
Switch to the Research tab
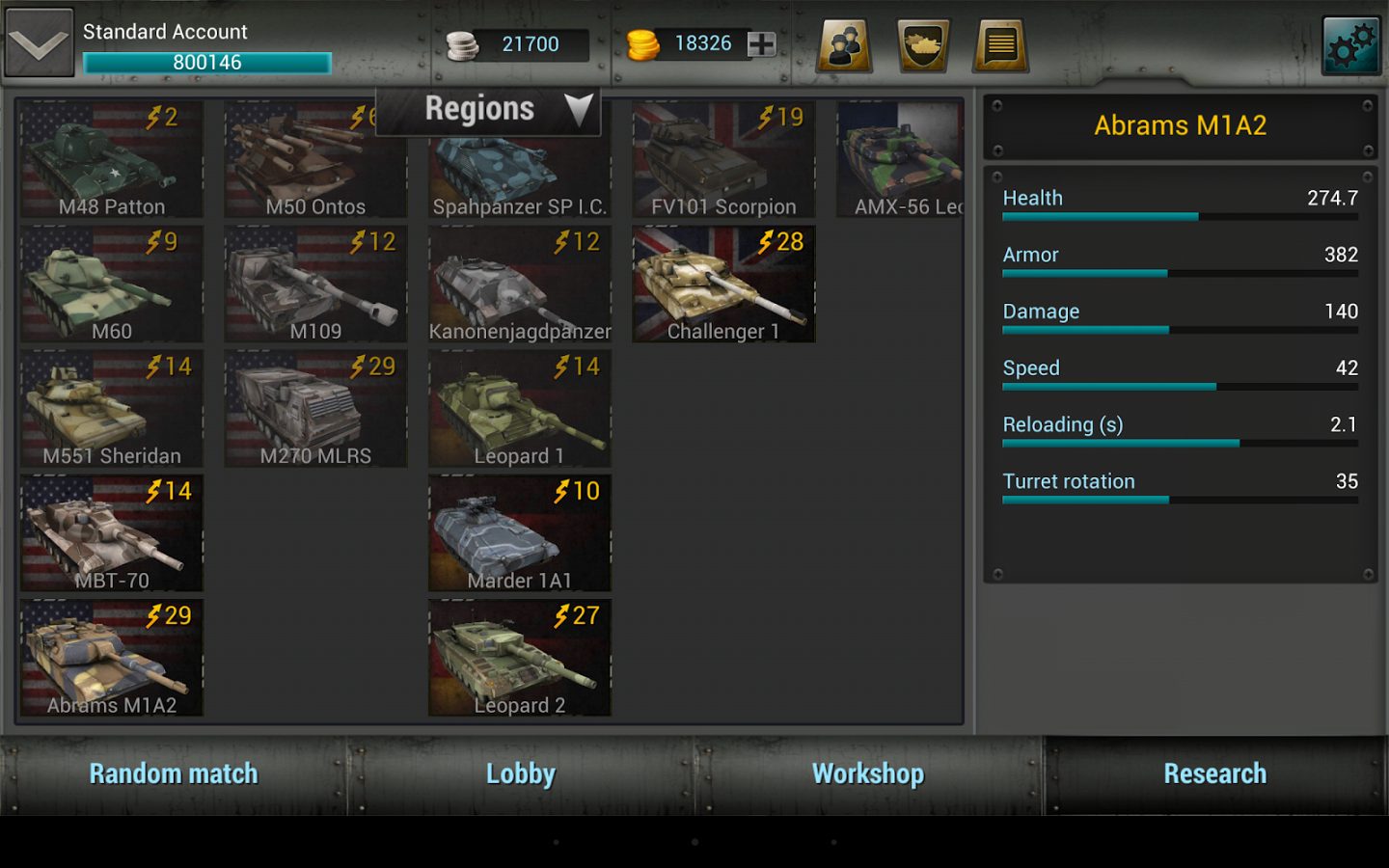(1215, 773)
